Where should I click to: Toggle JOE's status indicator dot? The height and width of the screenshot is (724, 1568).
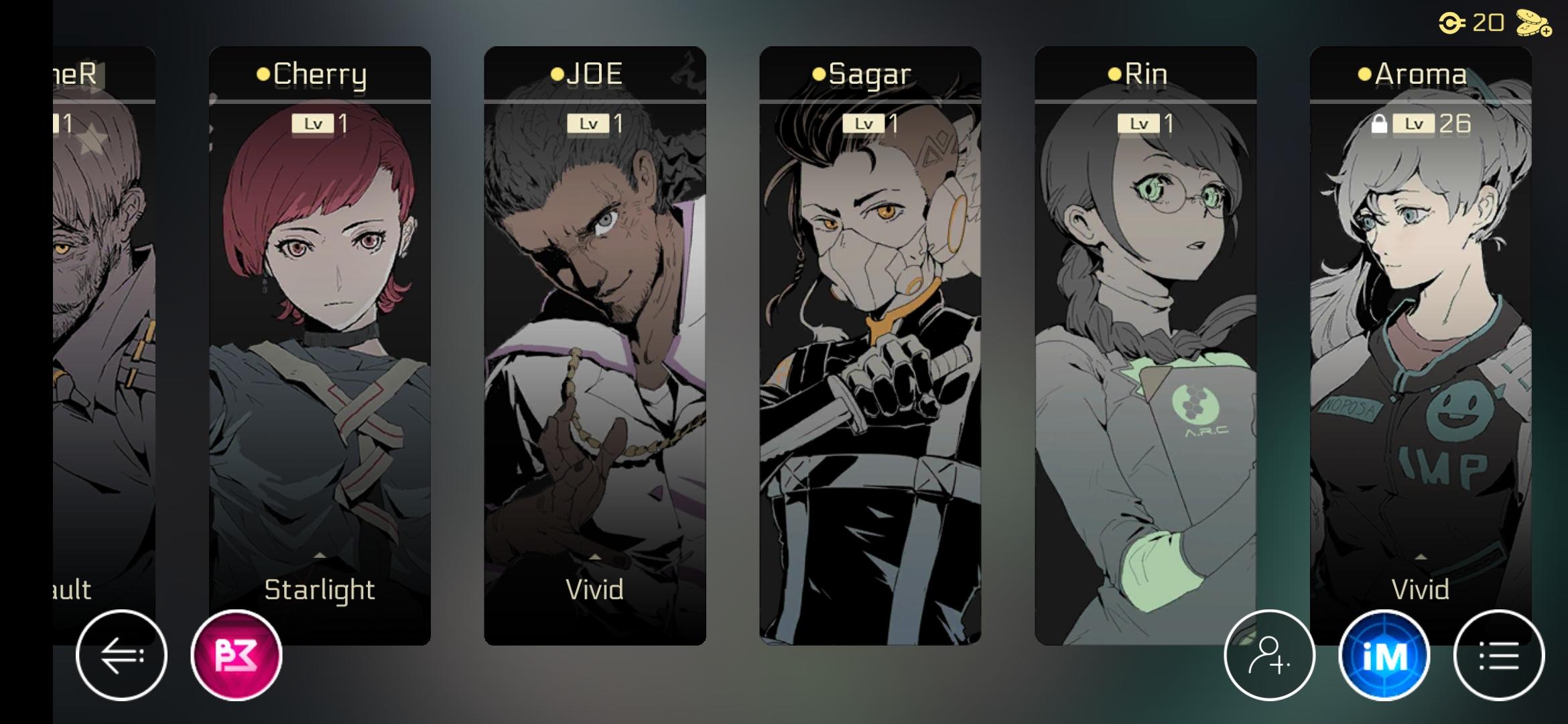558,74
